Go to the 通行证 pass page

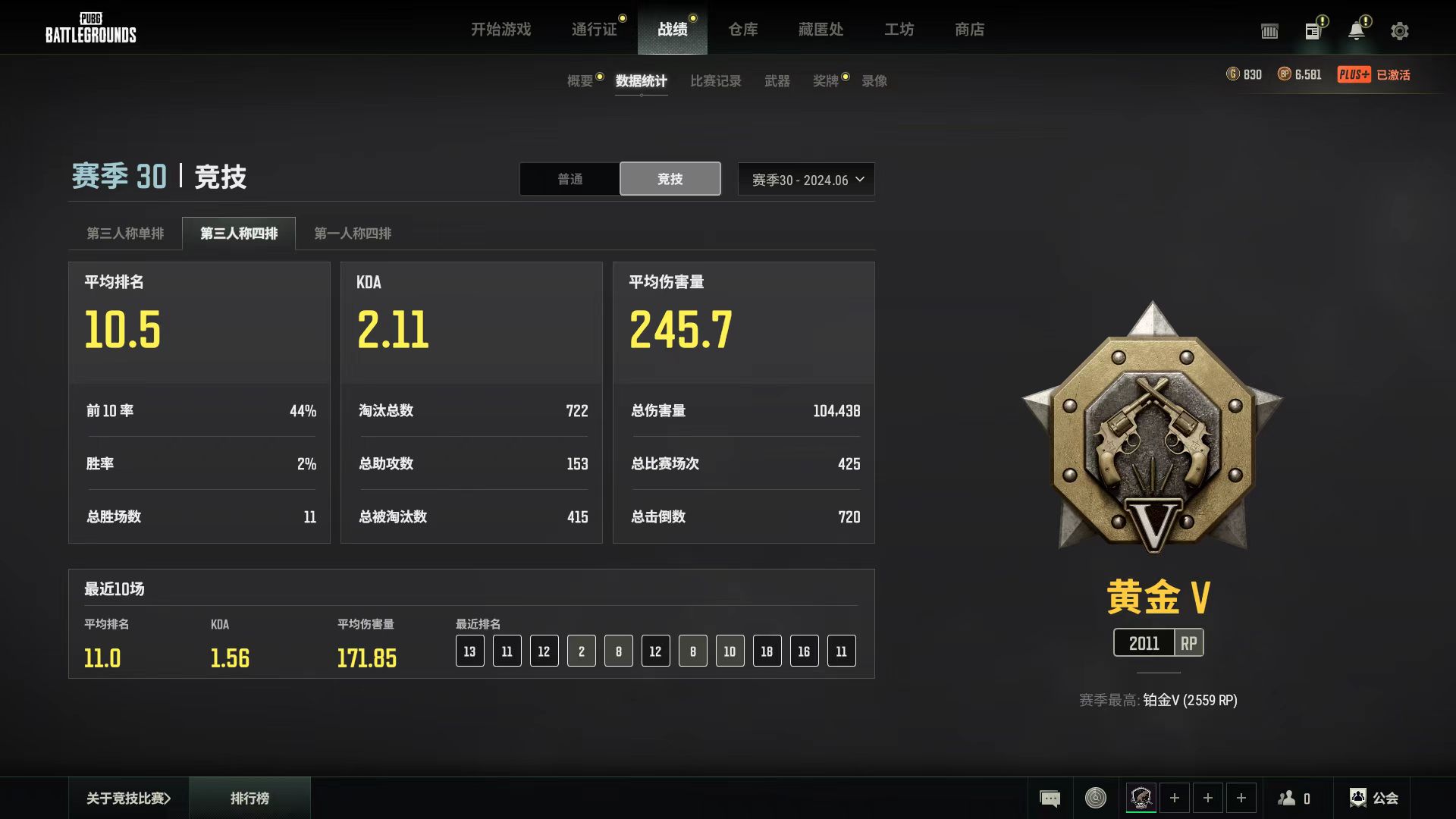(x=594, y=30)
